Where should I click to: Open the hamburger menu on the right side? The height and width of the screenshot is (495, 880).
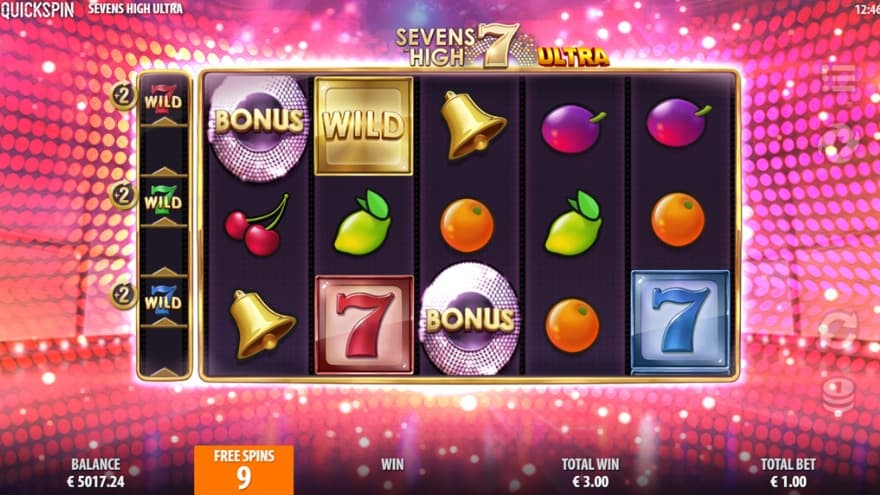pyautogui.click(x=838, y=79)
